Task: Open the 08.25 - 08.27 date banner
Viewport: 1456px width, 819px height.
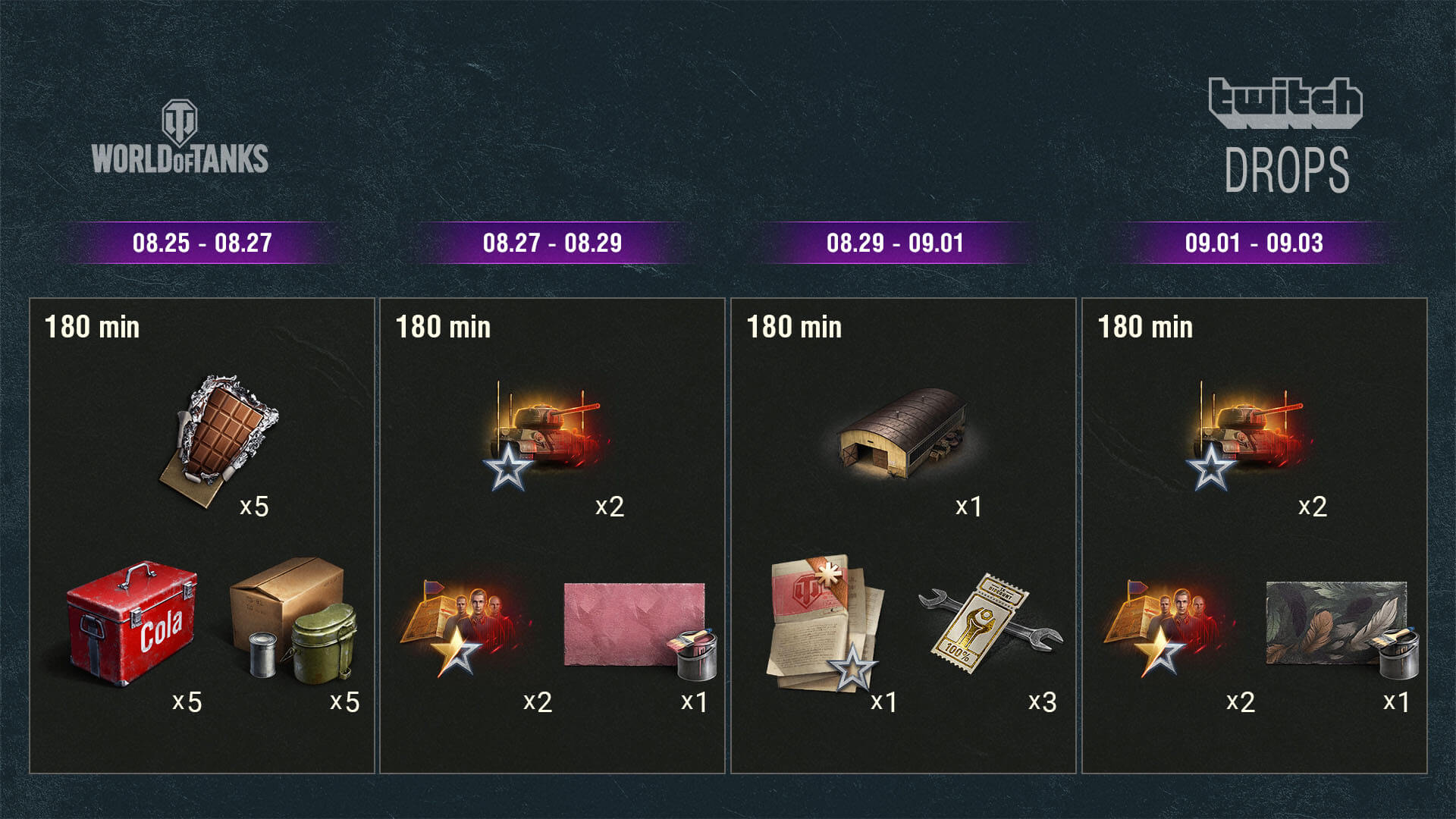Action: (x=202, y=243)
